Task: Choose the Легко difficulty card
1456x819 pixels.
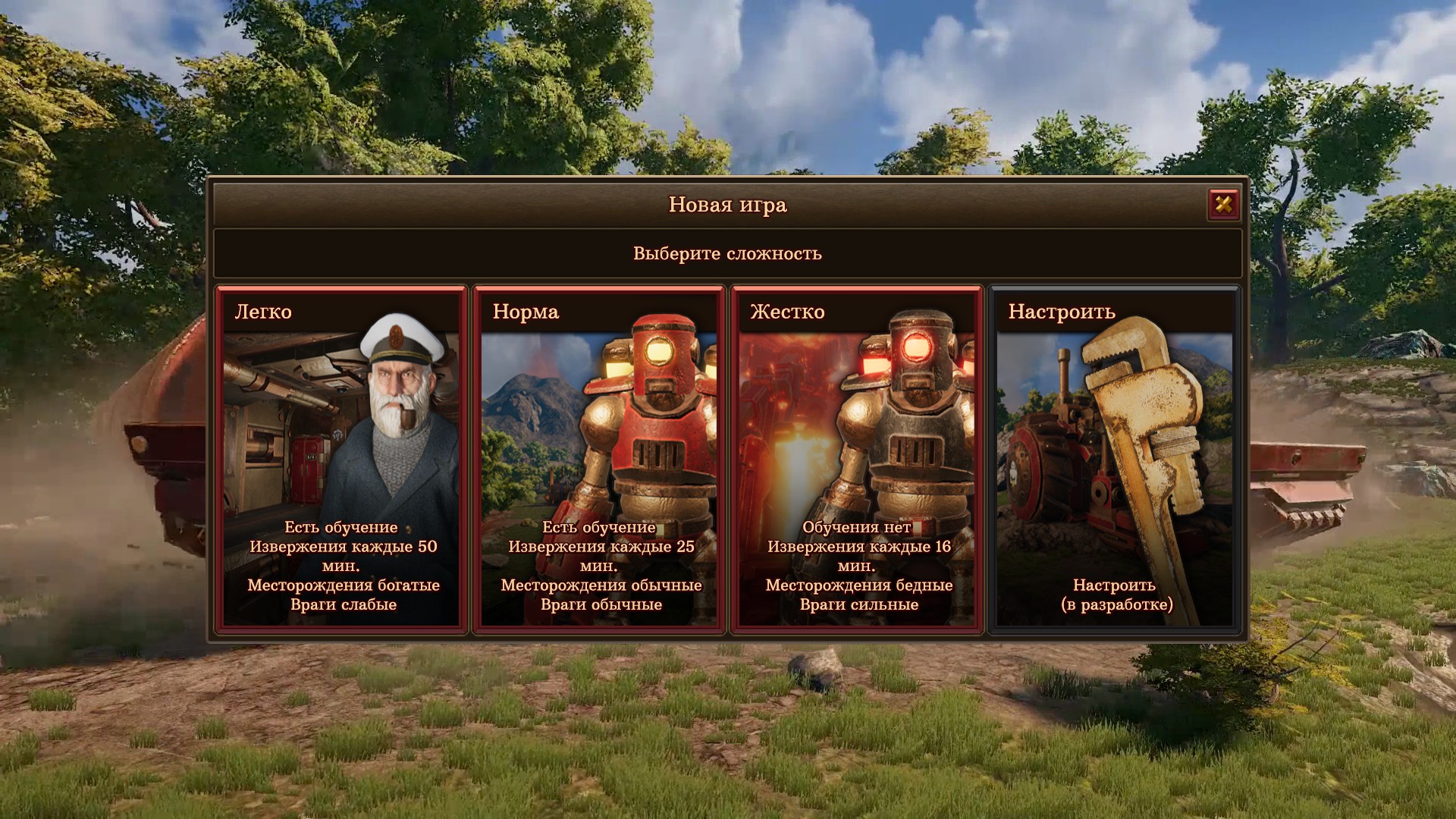Action: pyautogui.click(x=341, y=459)
